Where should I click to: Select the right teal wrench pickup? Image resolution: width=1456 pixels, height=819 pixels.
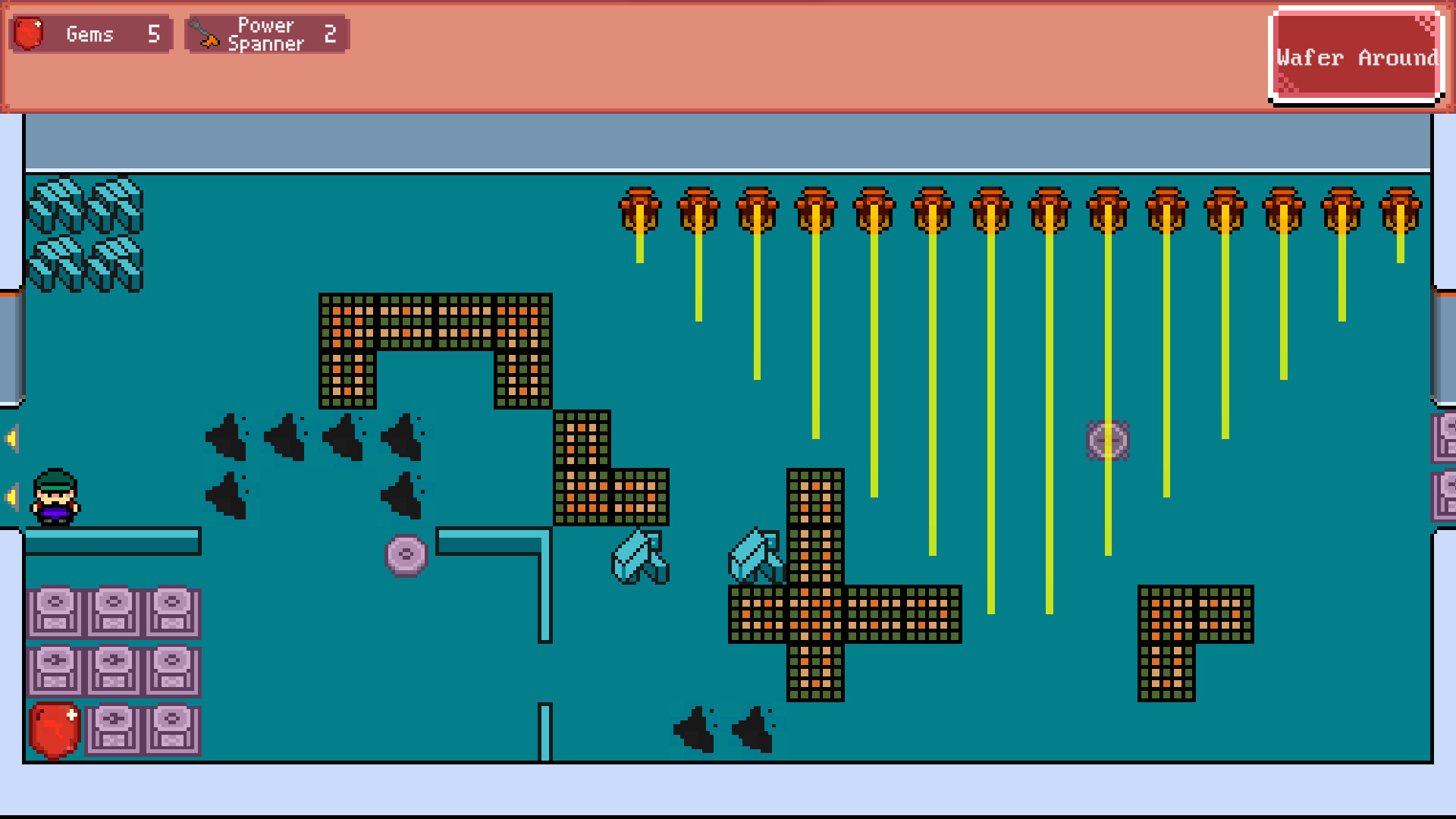756,554
